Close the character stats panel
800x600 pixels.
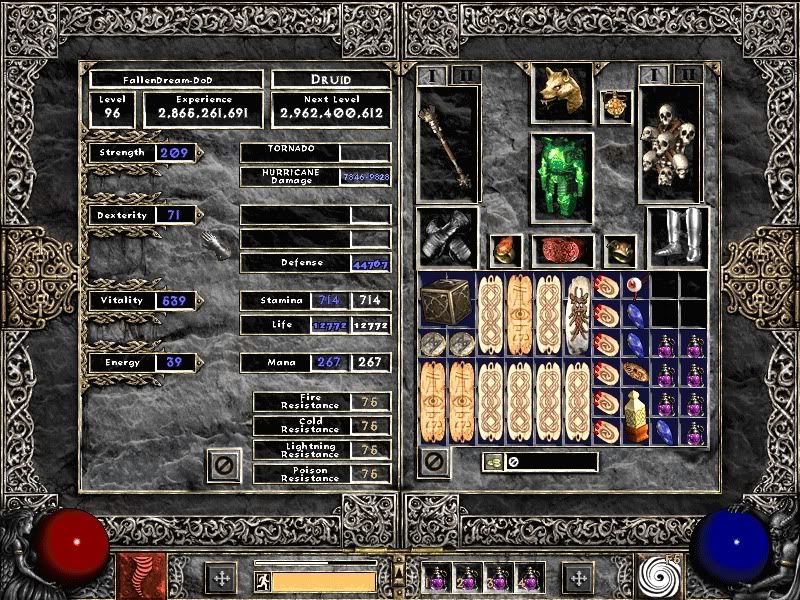(225, 465)
